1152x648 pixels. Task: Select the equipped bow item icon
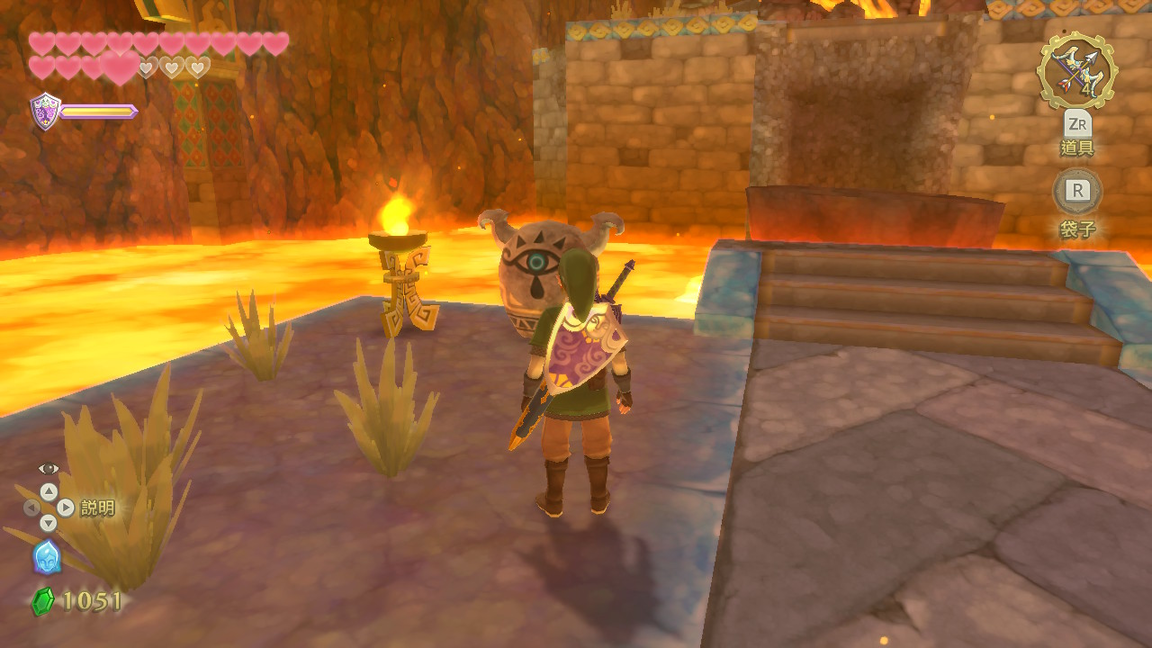(x=1076, y=70)
